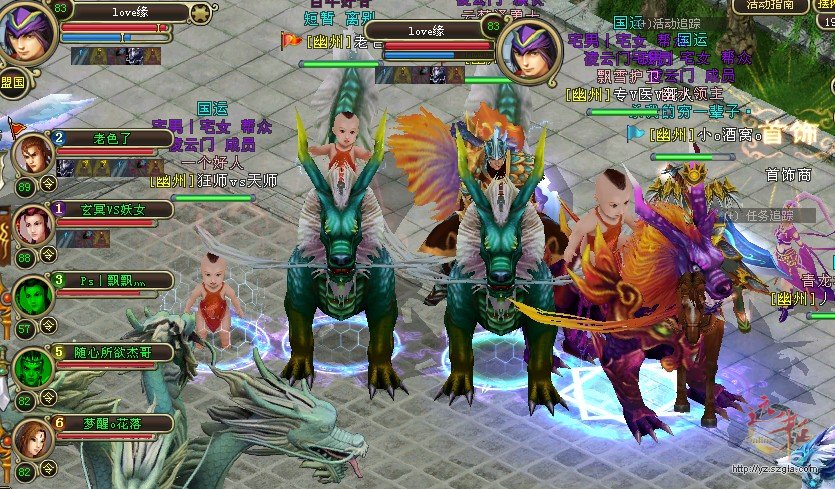Image resolution: width=835 pixels, height=489 pixels.
Task: Click the 盟国 alliance badge
Action: coord(13,83)
